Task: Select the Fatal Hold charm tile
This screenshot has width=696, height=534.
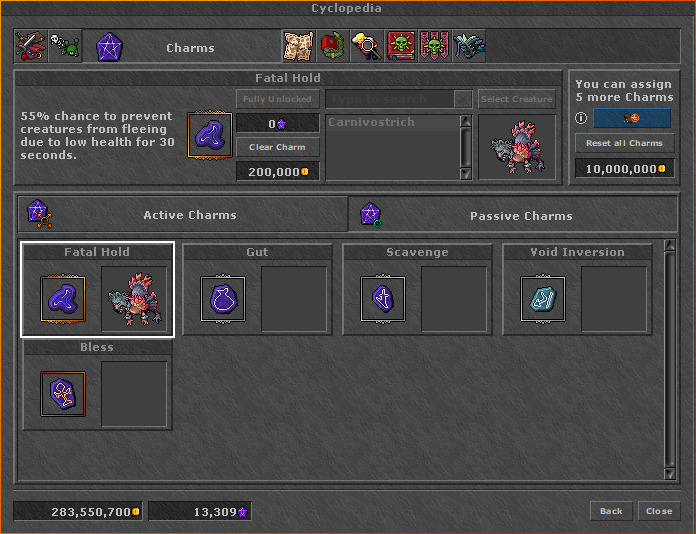Action: tap(62, 299)
